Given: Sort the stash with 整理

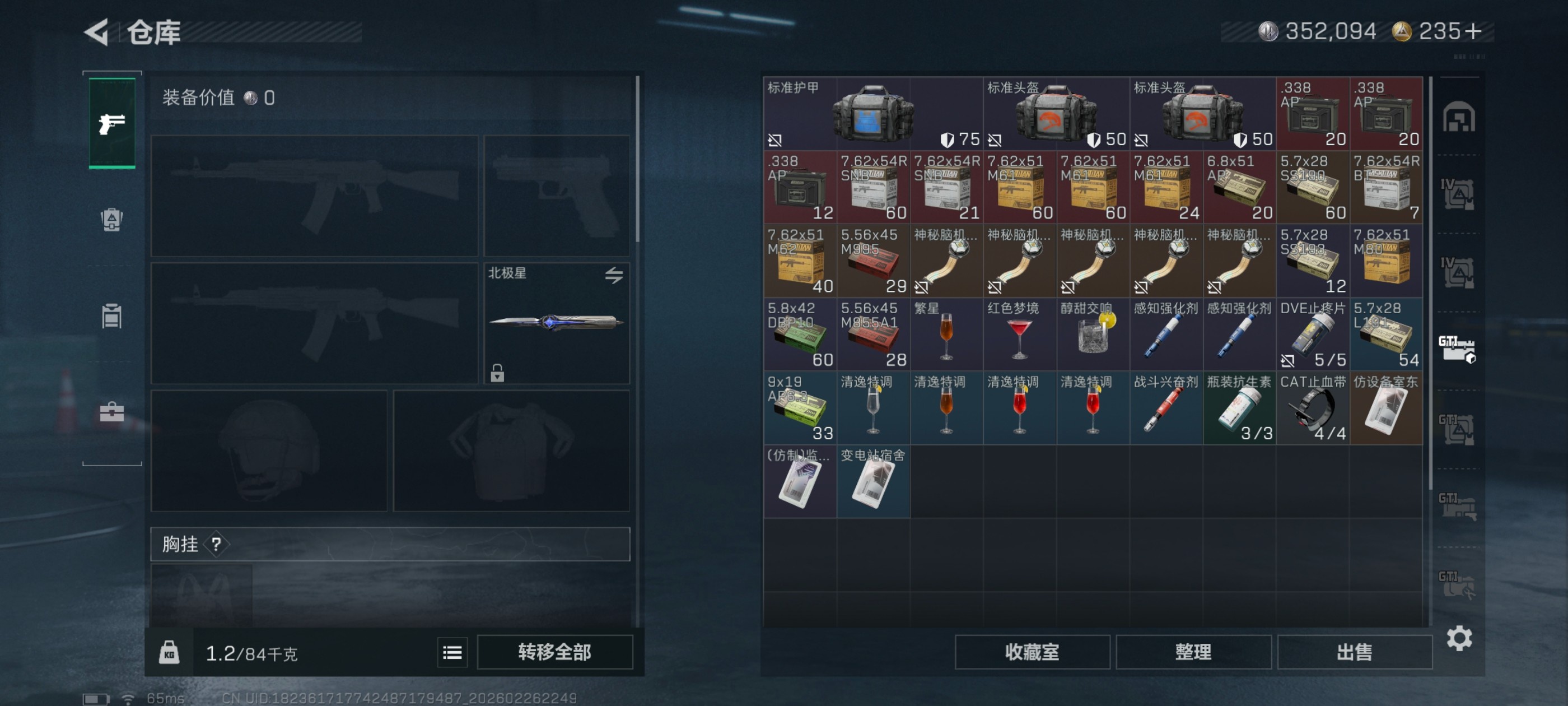Looking at the screenshot, I should pos(1193,652).
